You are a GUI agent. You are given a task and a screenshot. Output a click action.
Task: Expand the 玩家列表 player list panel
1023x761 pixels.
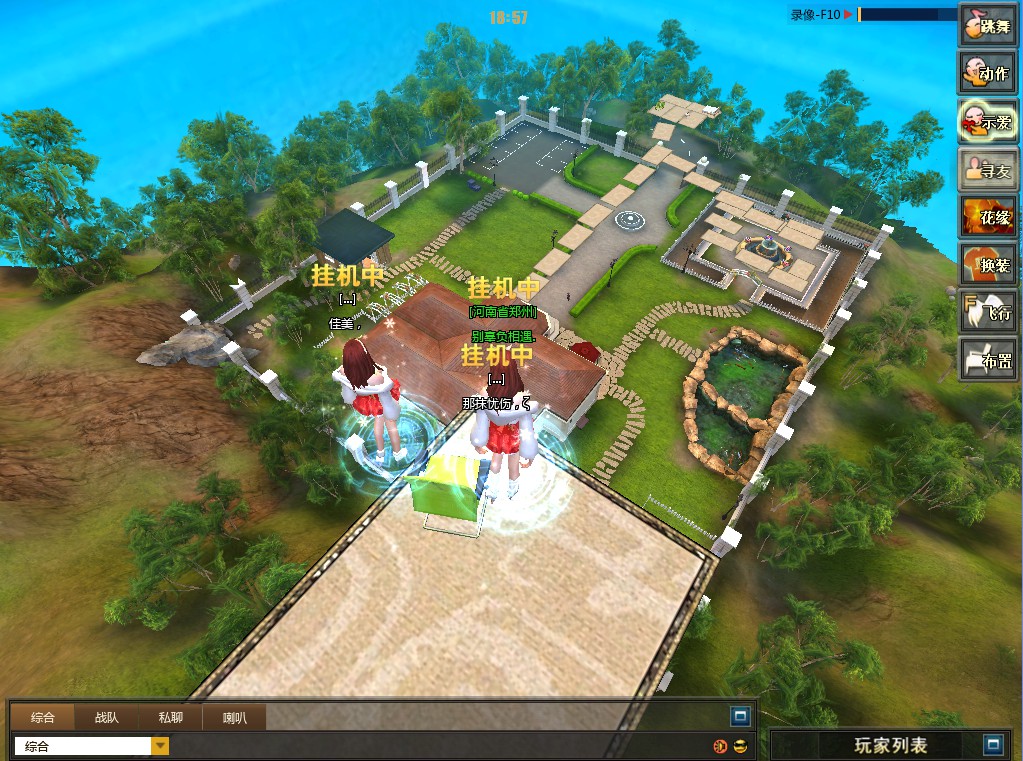992,745
